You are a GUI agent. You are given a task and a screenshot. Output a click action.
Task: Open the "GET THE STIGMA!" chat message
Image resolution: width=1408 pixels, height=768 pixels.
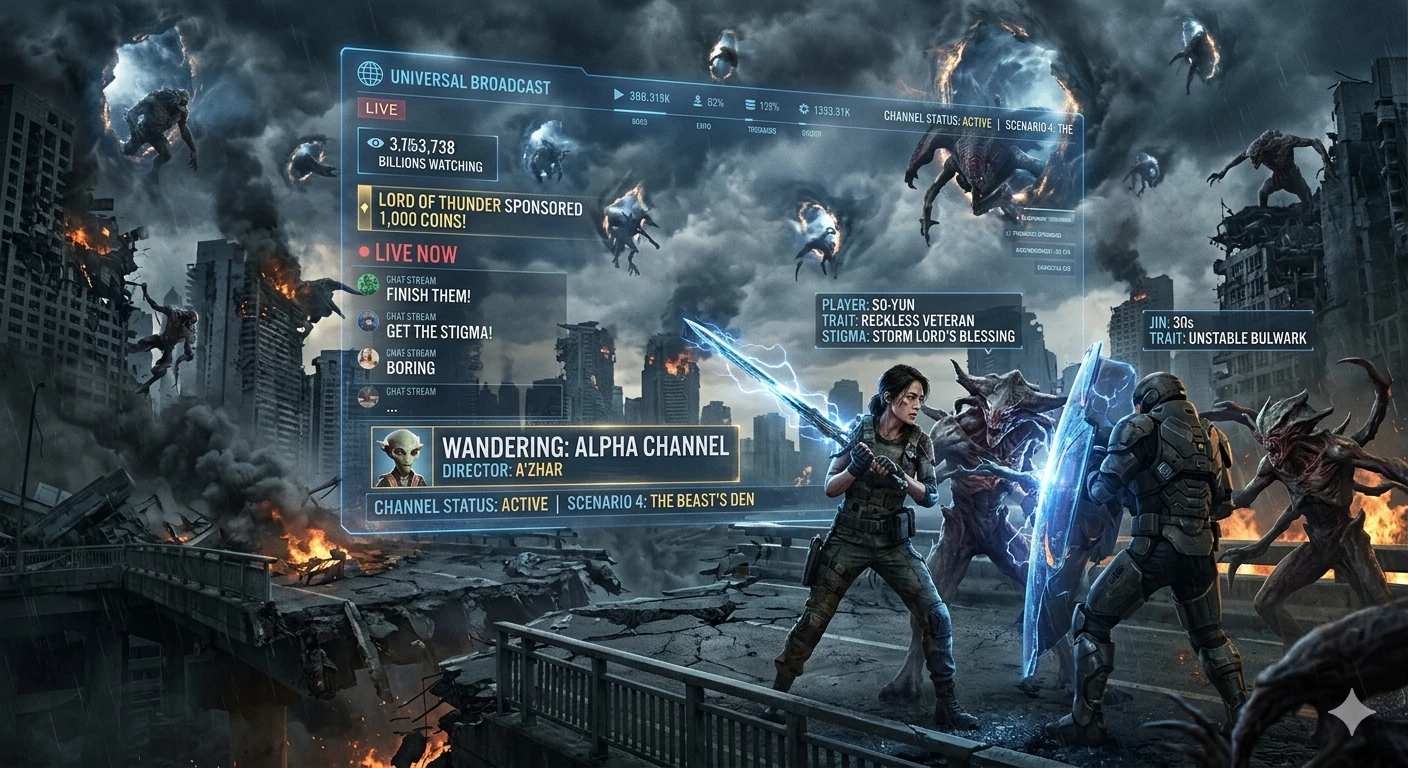pos(437,331)
